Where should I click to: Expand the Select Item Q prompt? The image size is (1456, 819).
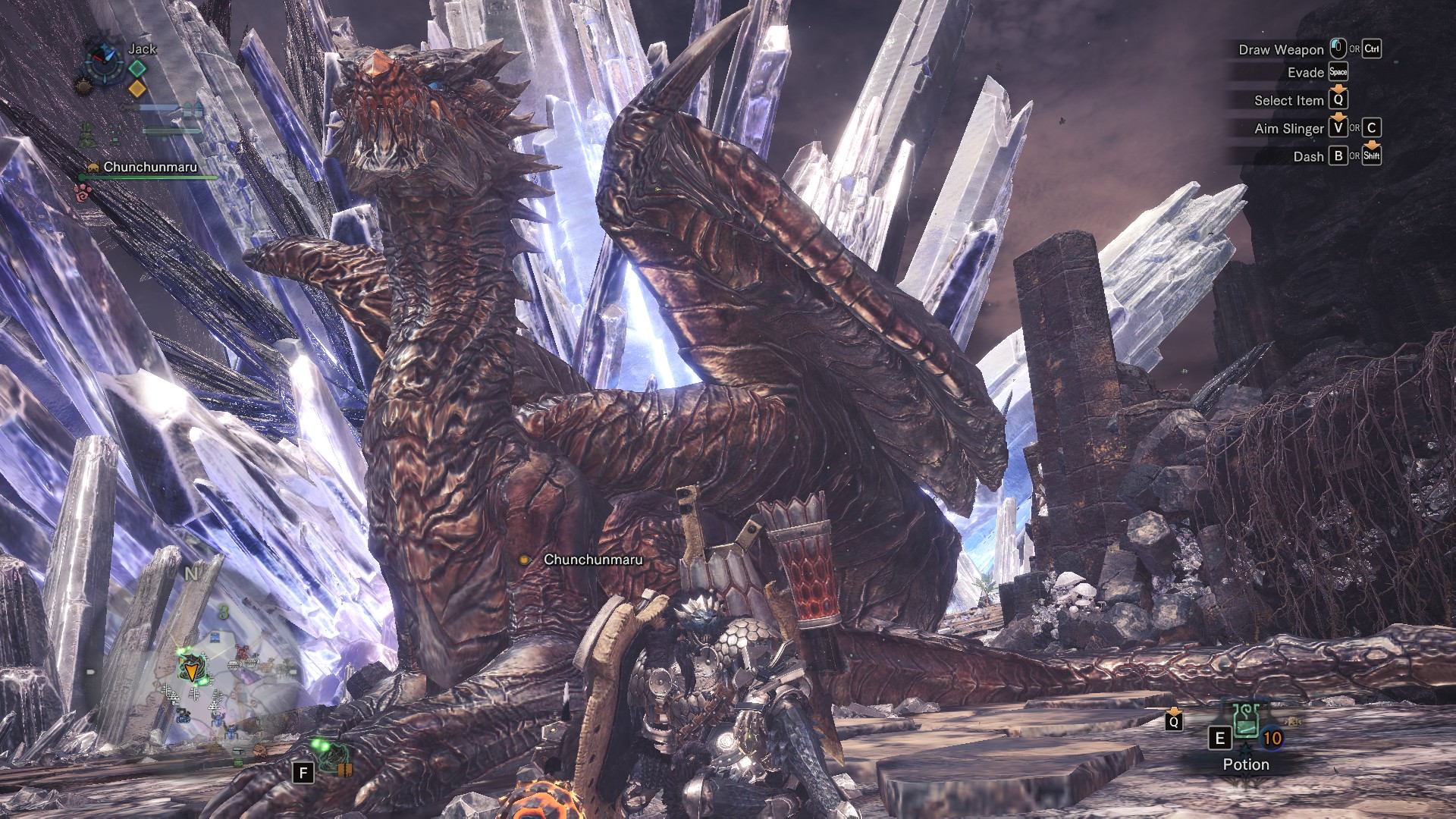click(1340, 99)
